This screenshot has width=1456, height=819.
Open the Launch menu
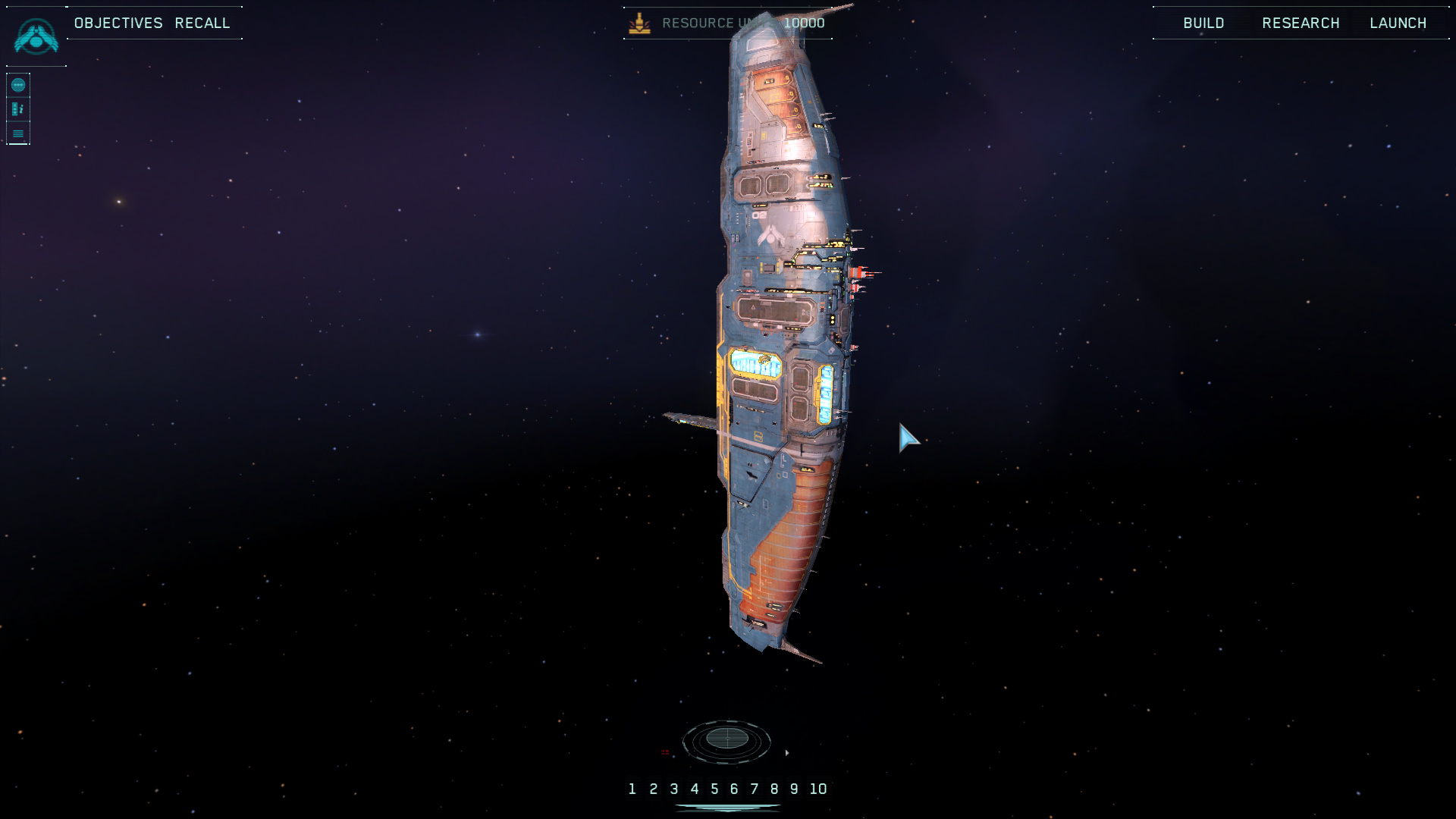1398,23
